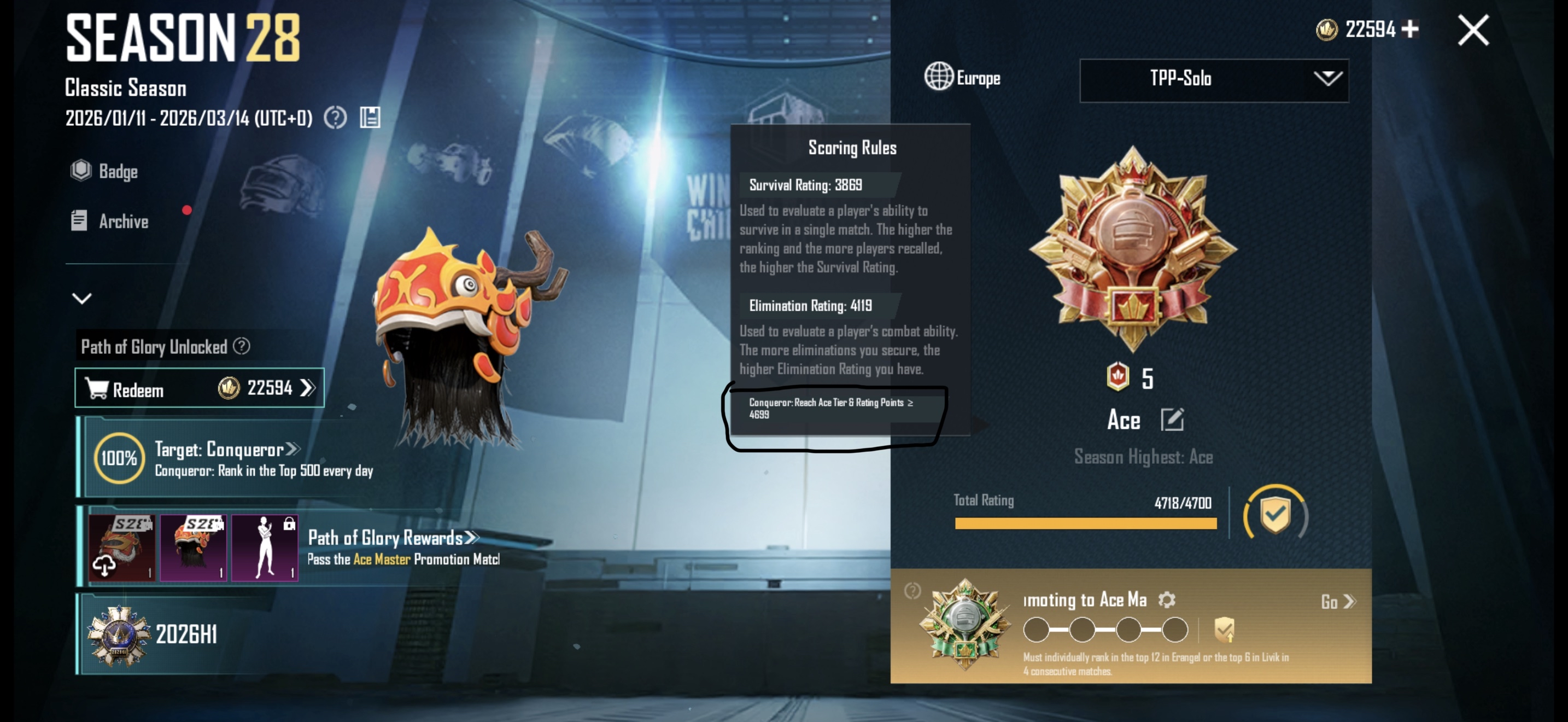Select the locked emote reward thumbnail
The image size is (1568, 722).
[265, 548]
